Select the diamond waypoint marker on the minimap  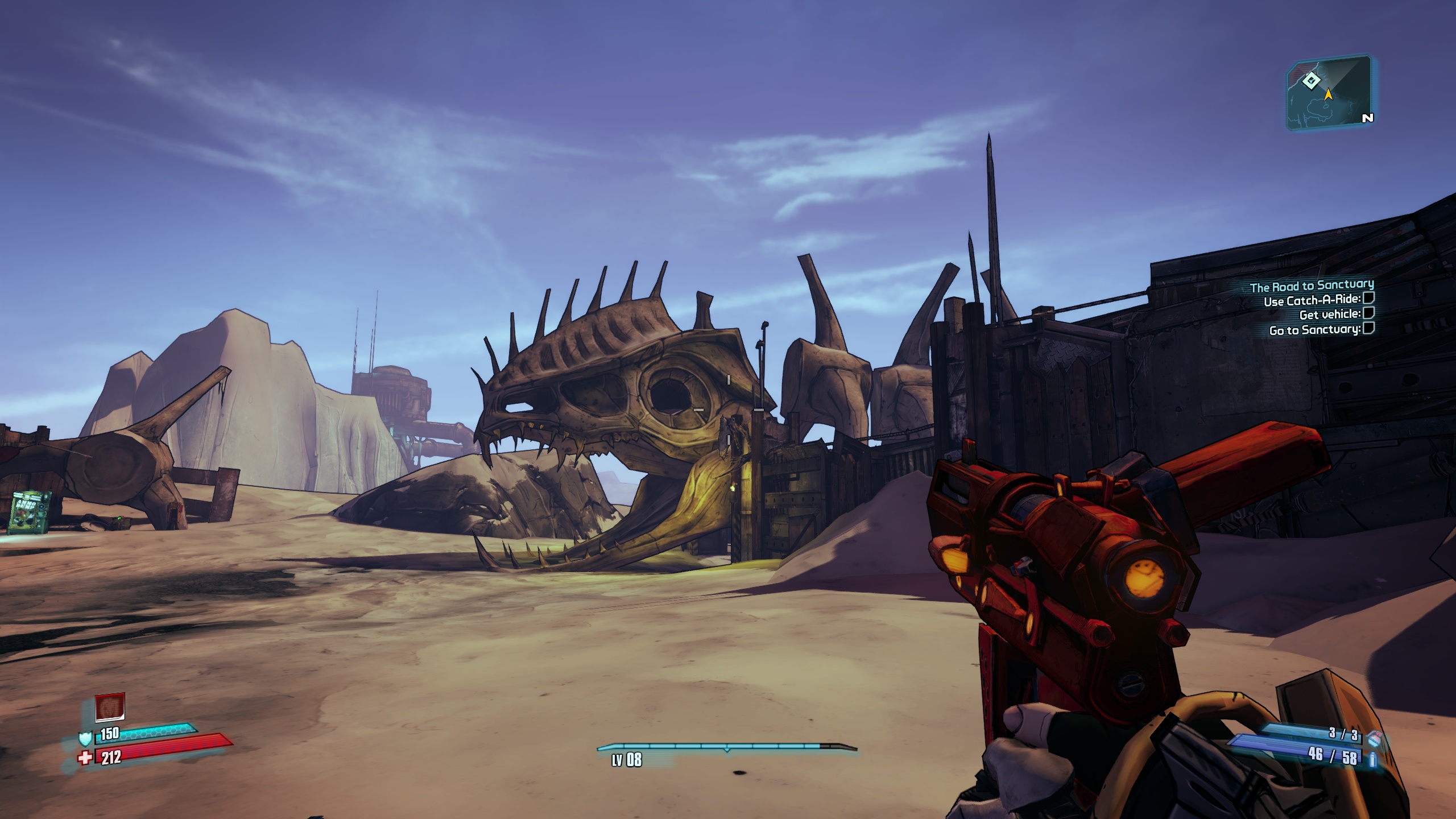1310,81
